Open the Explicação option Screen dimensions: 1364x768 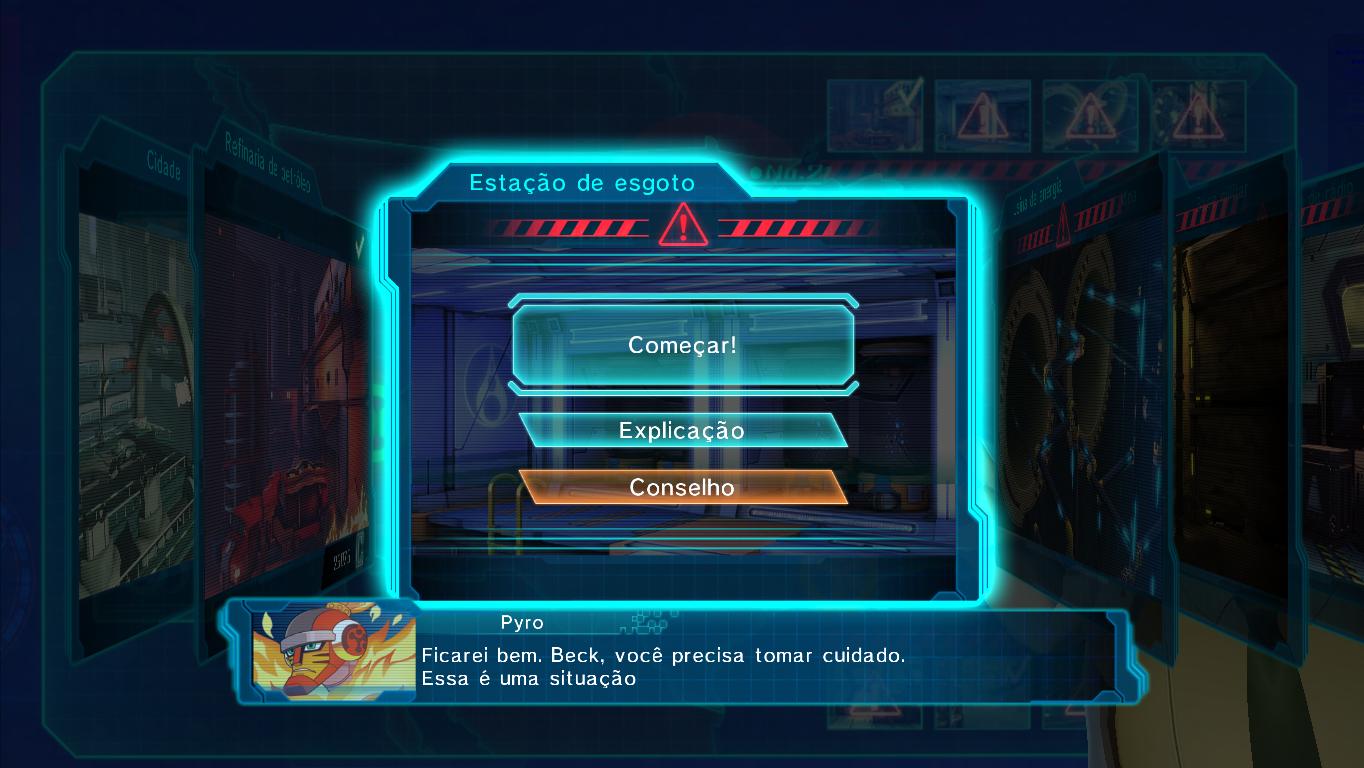[681, 430]
